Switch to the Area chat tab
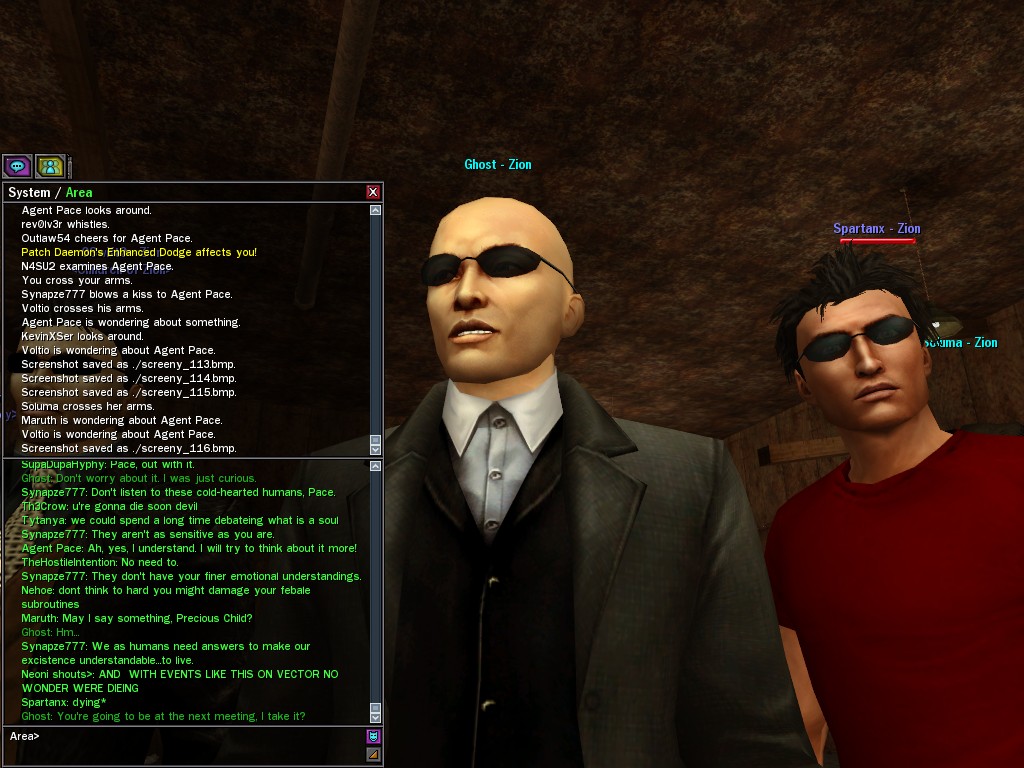Screen dimensions: 1024x768 pos(79,192)
